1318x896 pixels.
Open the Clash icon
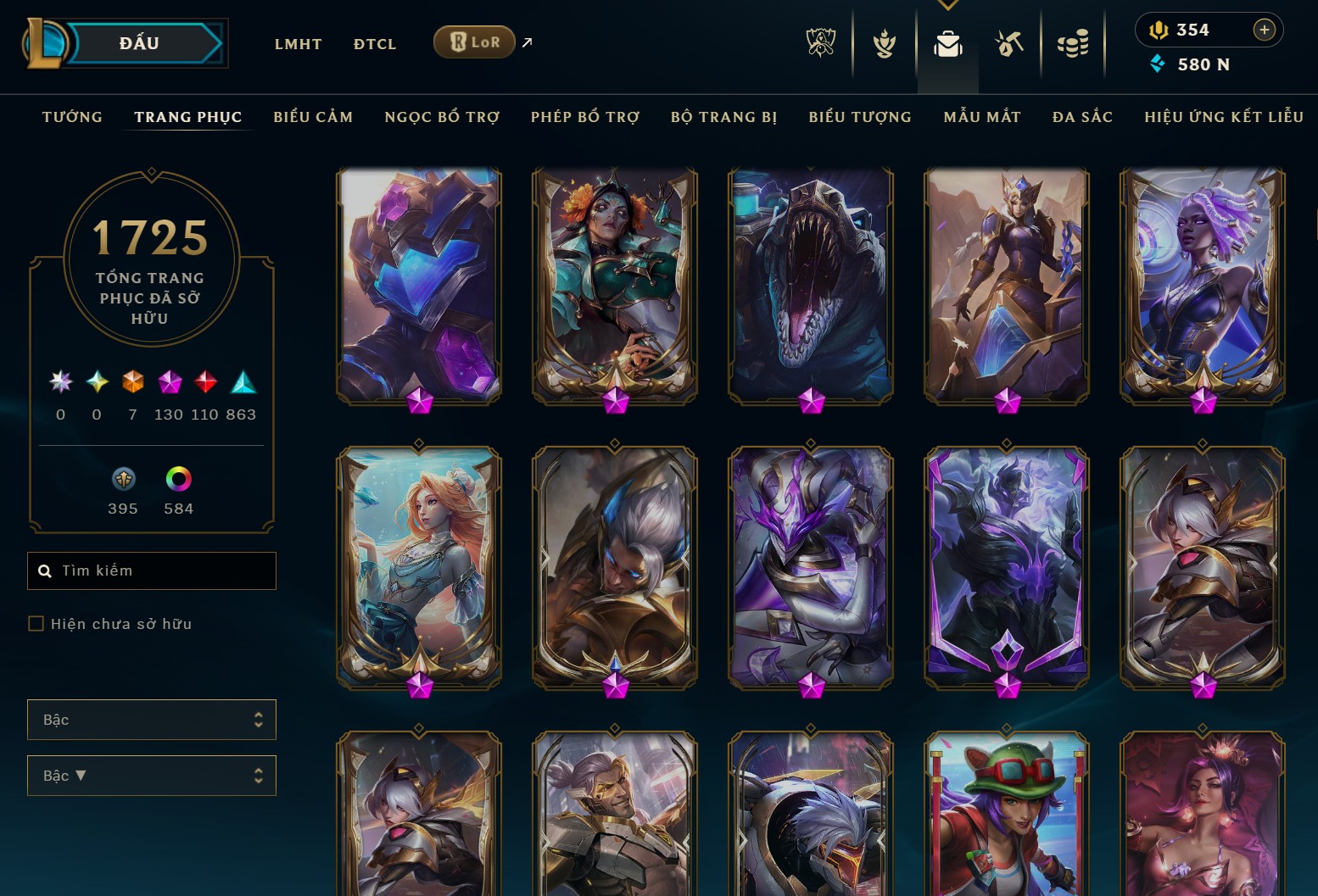pyautogui.click(x=885, y=44)
